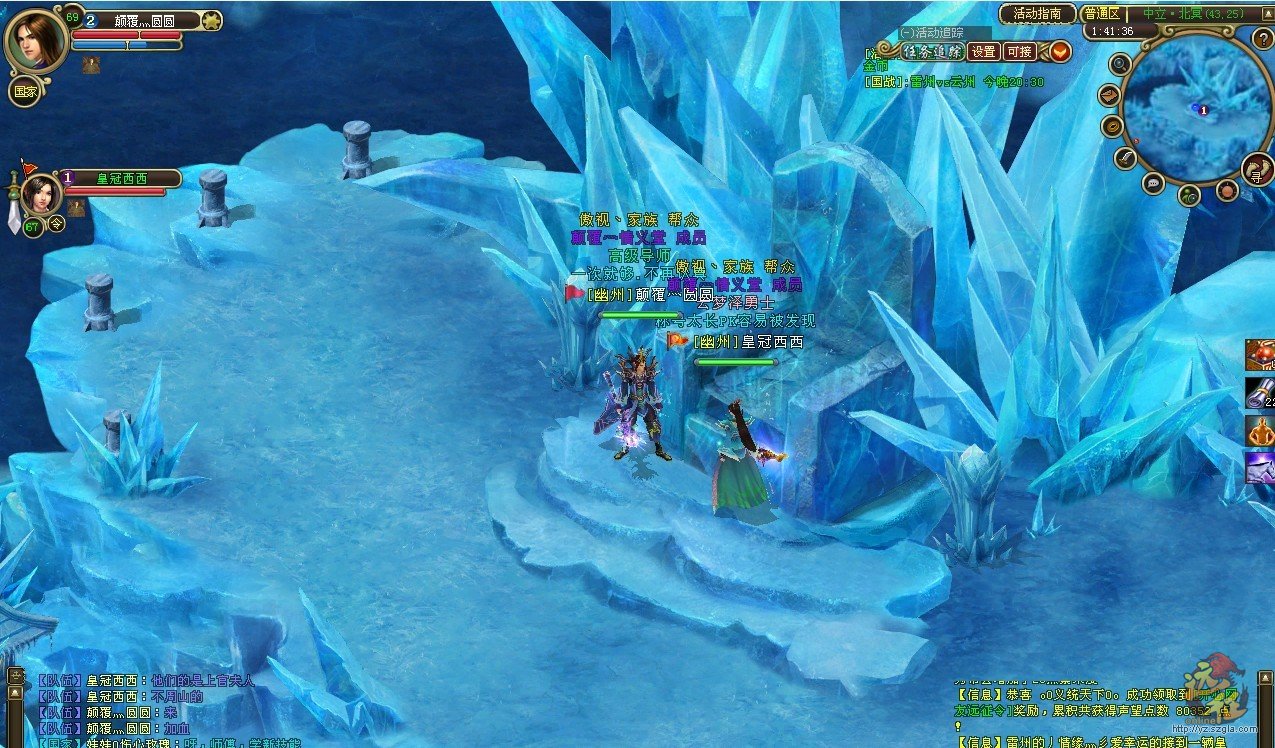Select the sword icon beside the minimap
The height and width of the screenshot is (748, 1275).
pyautogui.click(x=1127, y=158)
